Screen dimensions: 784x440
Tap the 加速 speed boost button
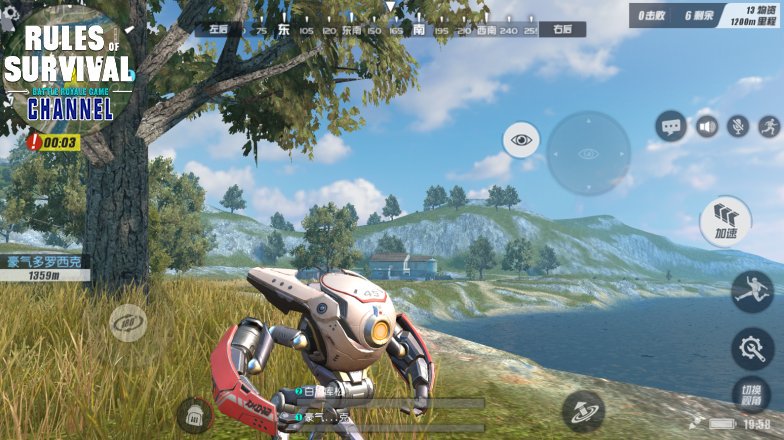coord(727,219)
